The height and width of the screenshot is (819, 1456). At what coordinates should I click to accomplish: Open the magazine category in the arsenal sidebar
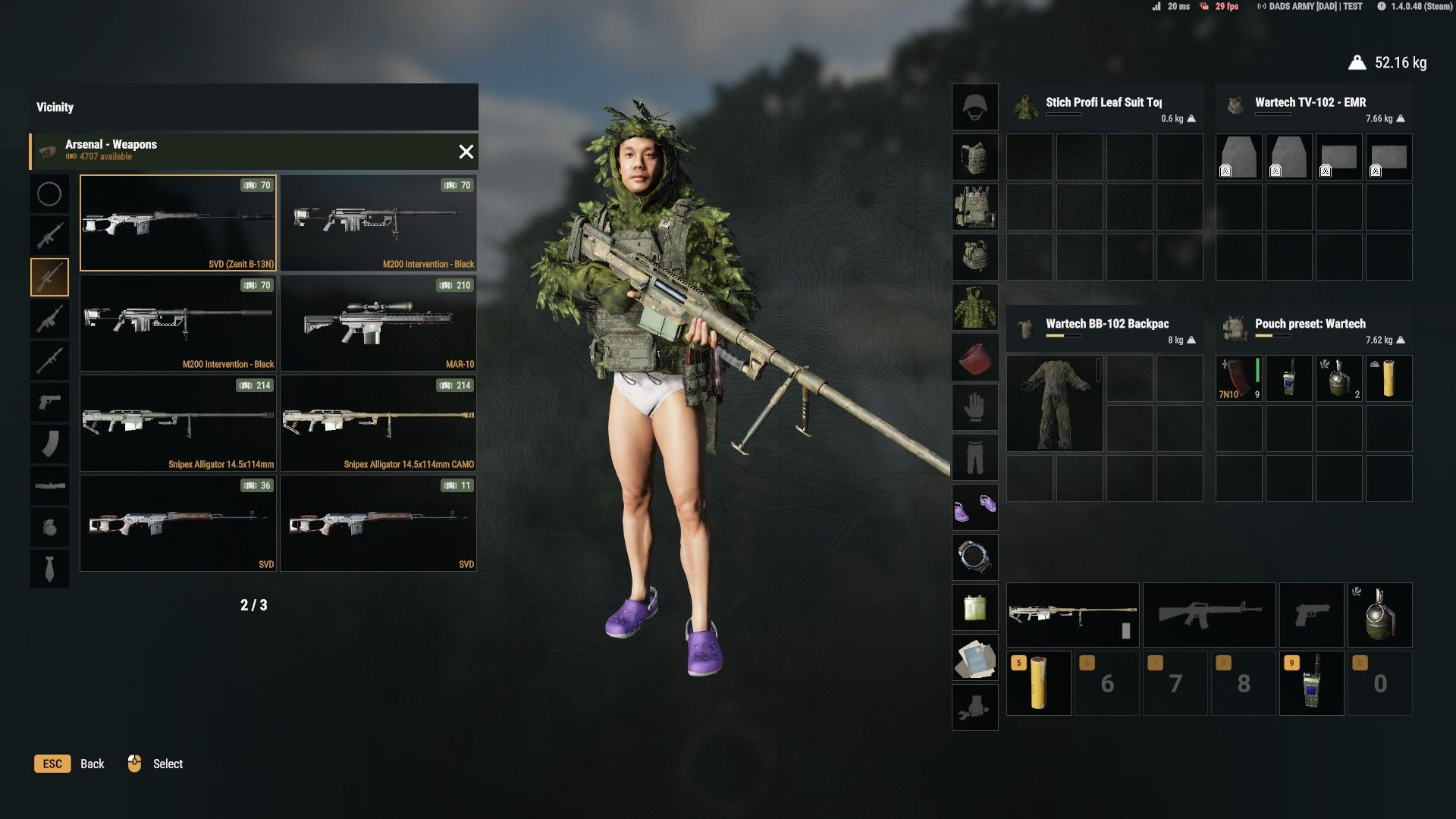click(x=49, y=444)
